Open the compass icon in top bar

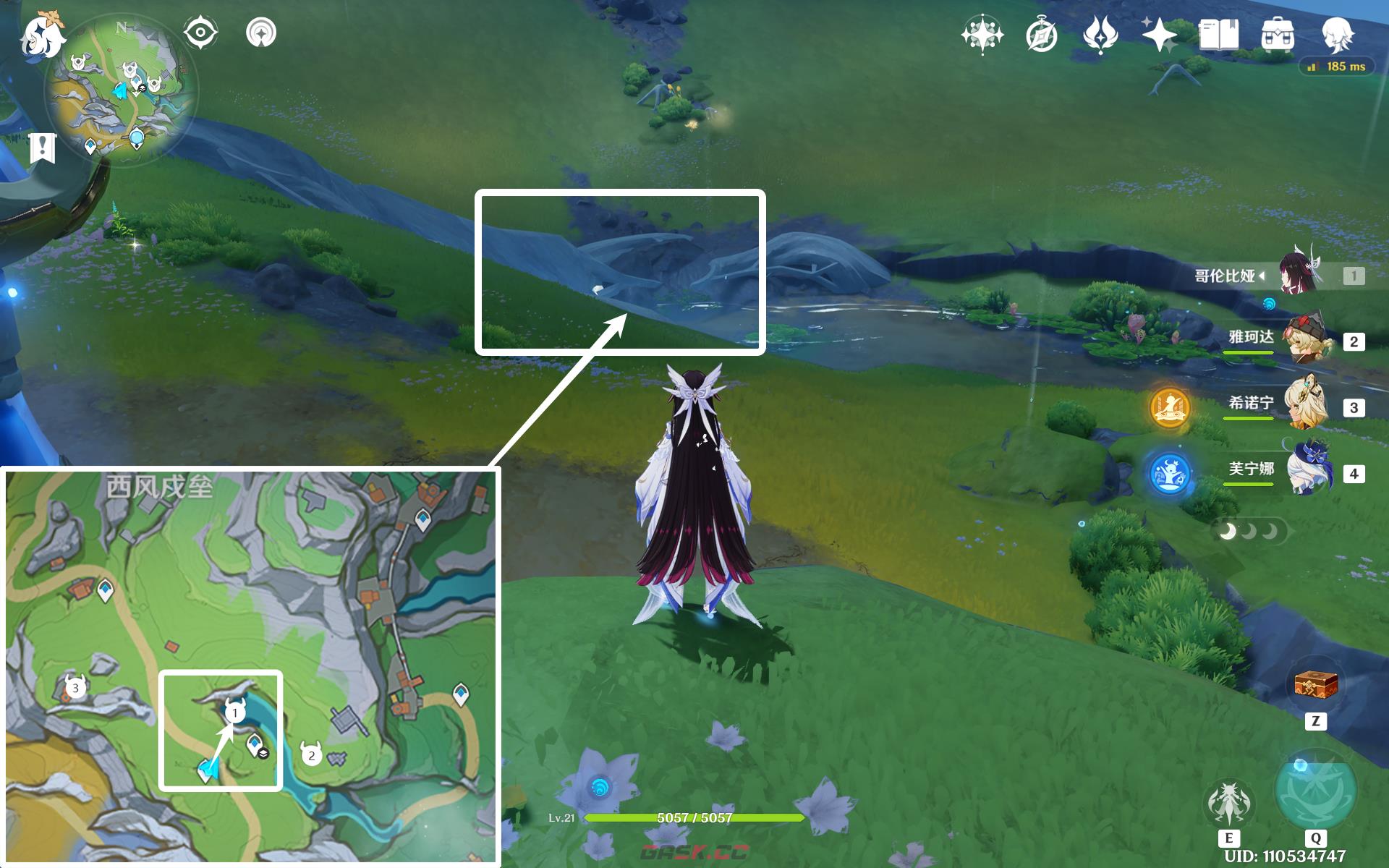pos(1041,35)
